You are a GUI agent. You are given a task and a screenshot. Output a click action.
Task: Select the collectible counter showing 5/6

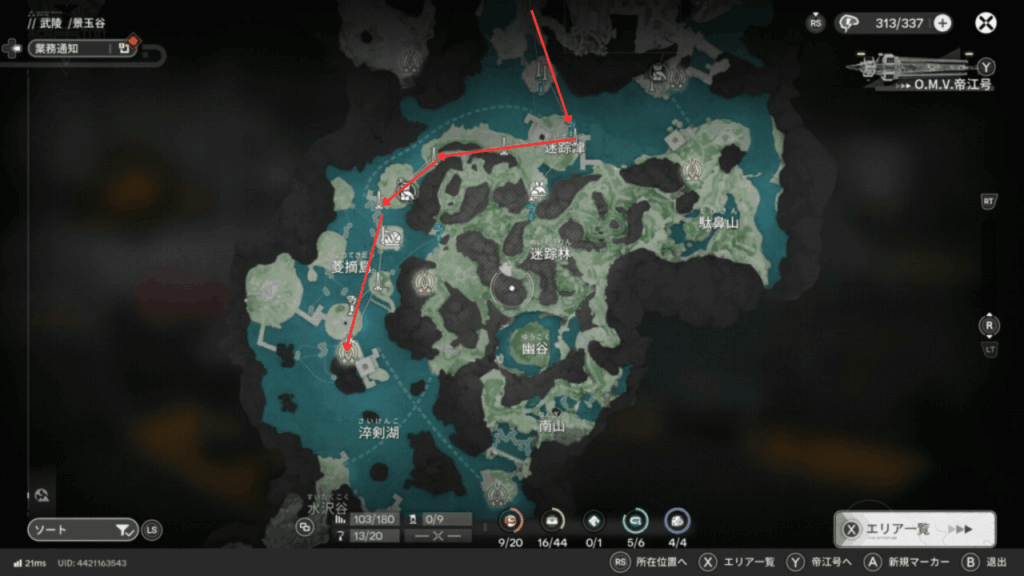[634, 520]
